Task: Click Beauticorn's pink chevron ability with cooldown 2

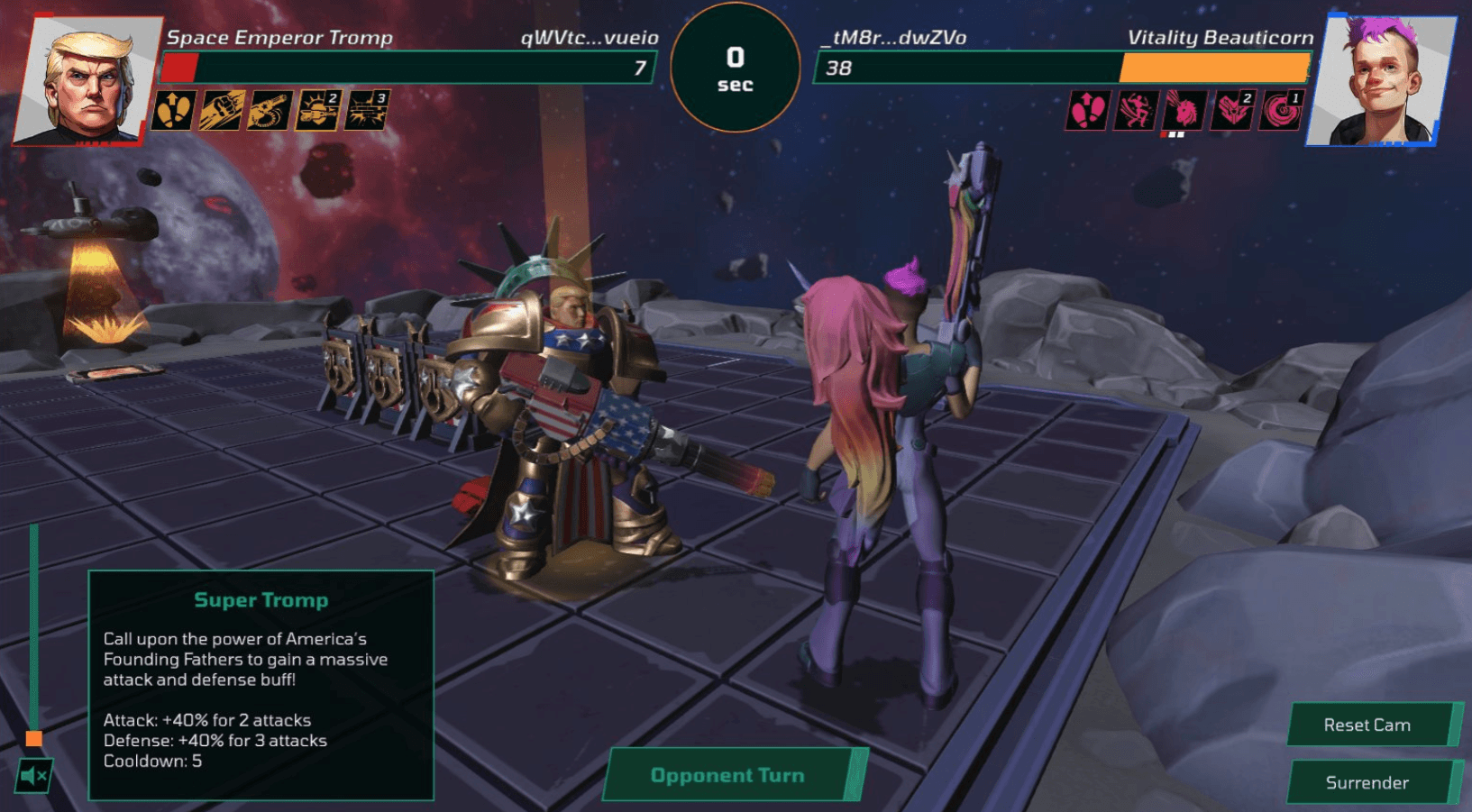Action: [1232, 111]
